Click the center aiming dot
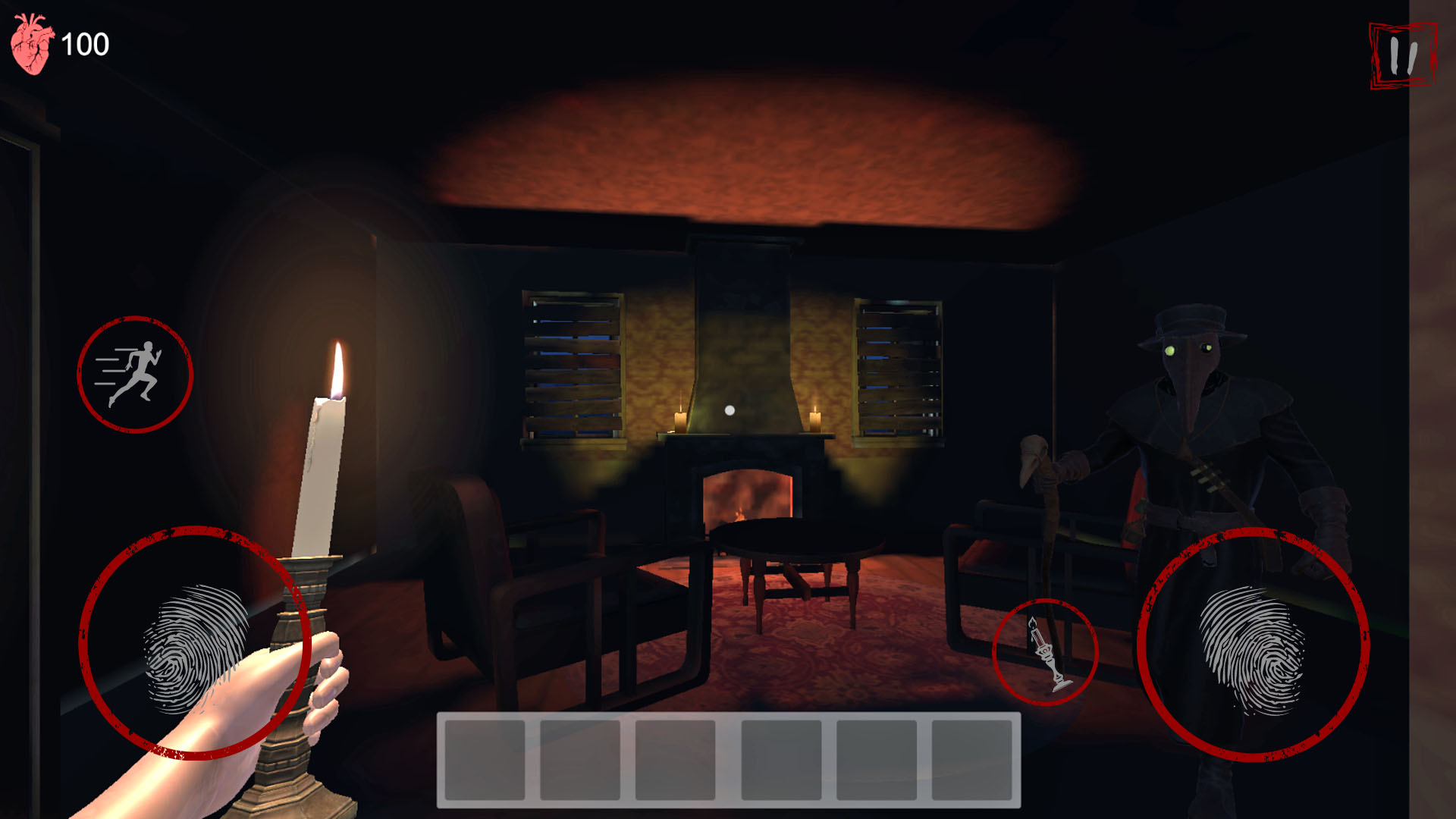 pyautogui.click(x=728, y=409)
